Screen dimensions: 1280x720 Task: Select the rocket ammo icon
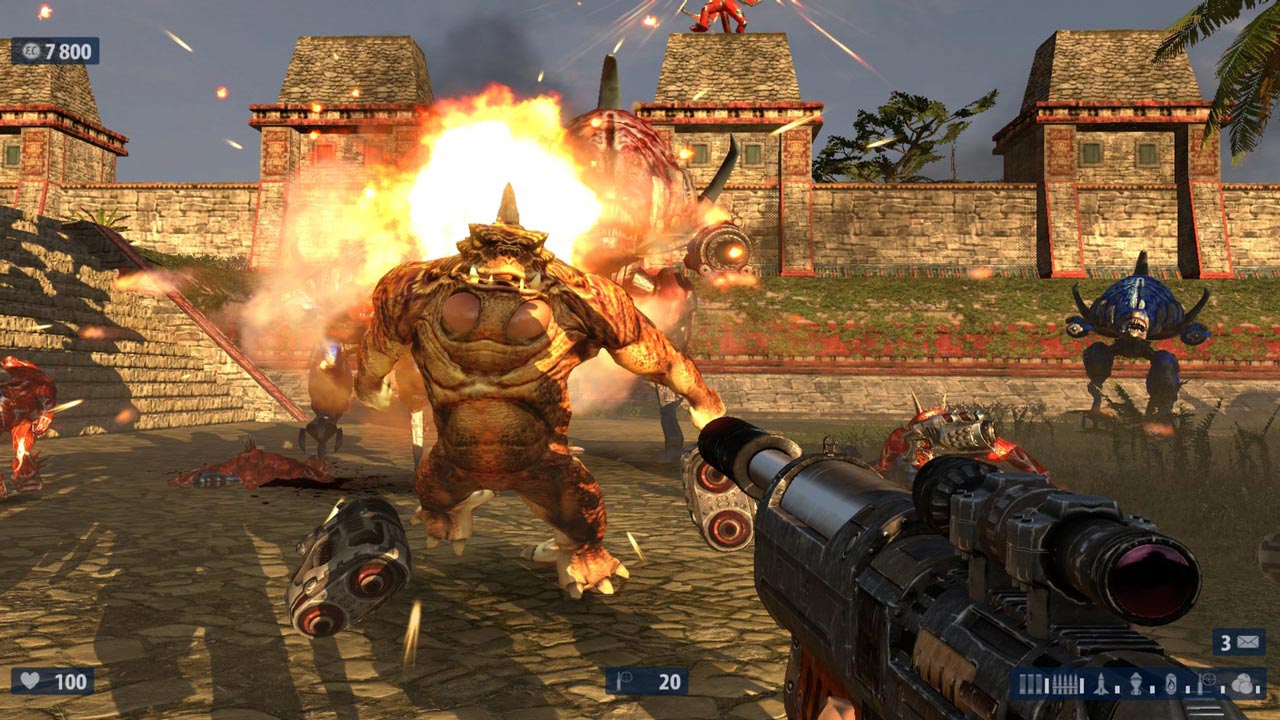(x=1101, y=684)
